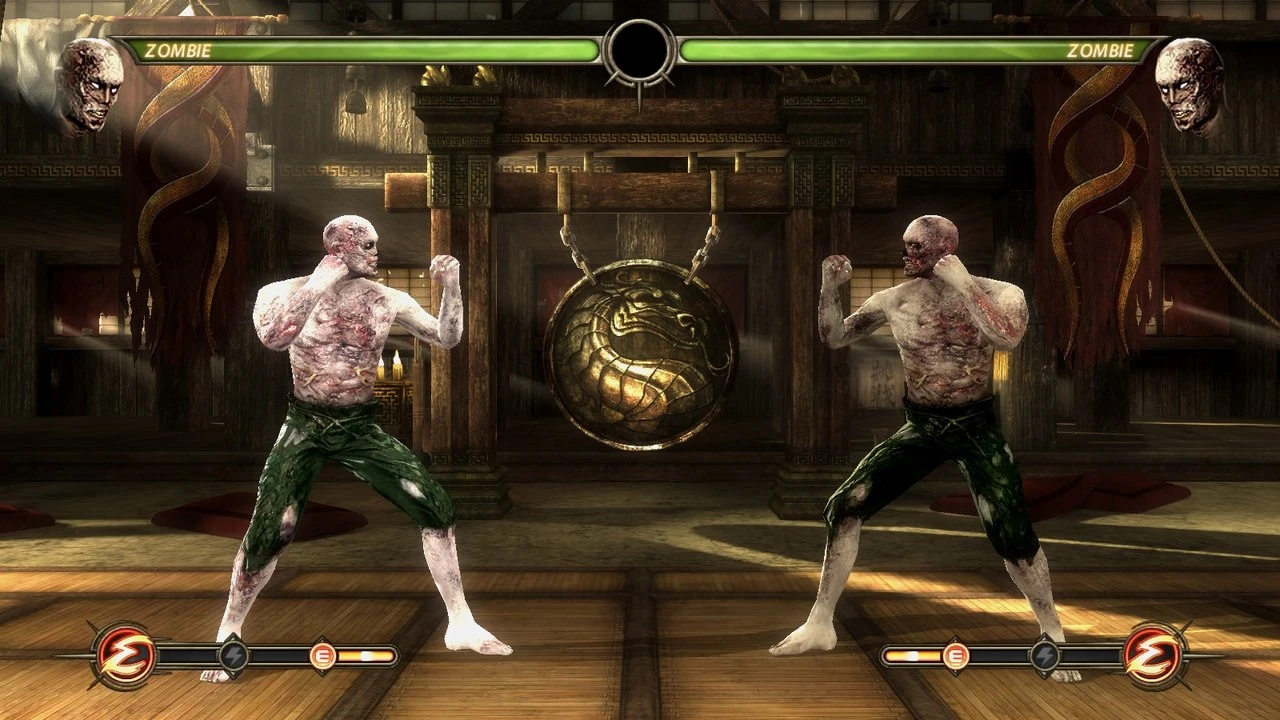Click the right zombie fighter
Viewport: 1280px width, 720px height.
930,400
